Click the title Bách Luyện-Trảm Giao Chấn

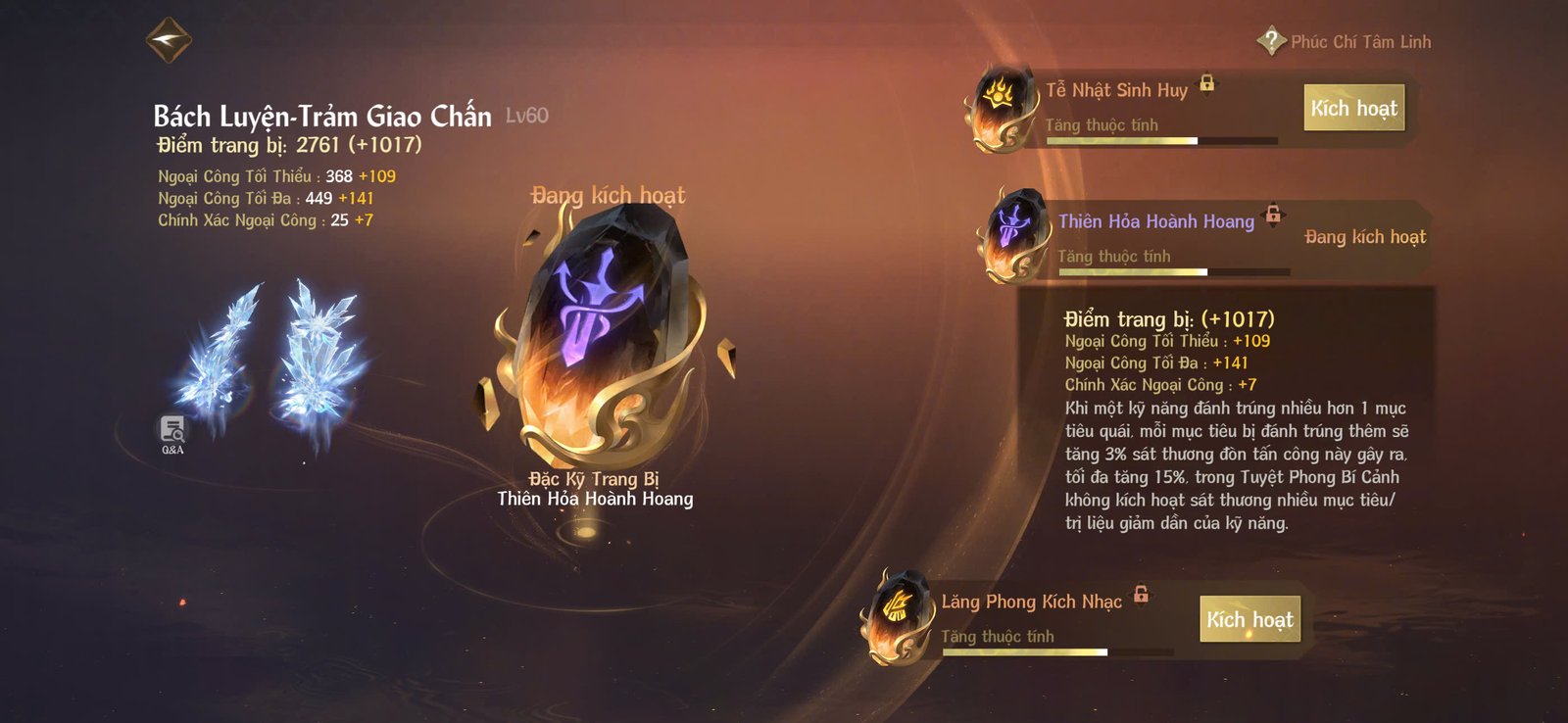pyautogui.click(x=321, y=116)
